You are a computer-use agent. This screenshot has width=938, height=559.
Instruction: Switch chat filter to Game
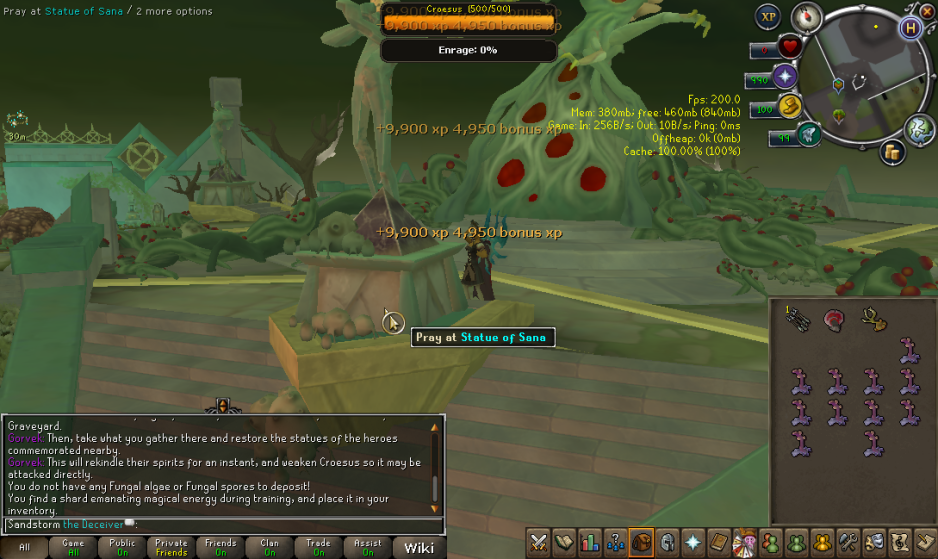[x=73, y=547]
